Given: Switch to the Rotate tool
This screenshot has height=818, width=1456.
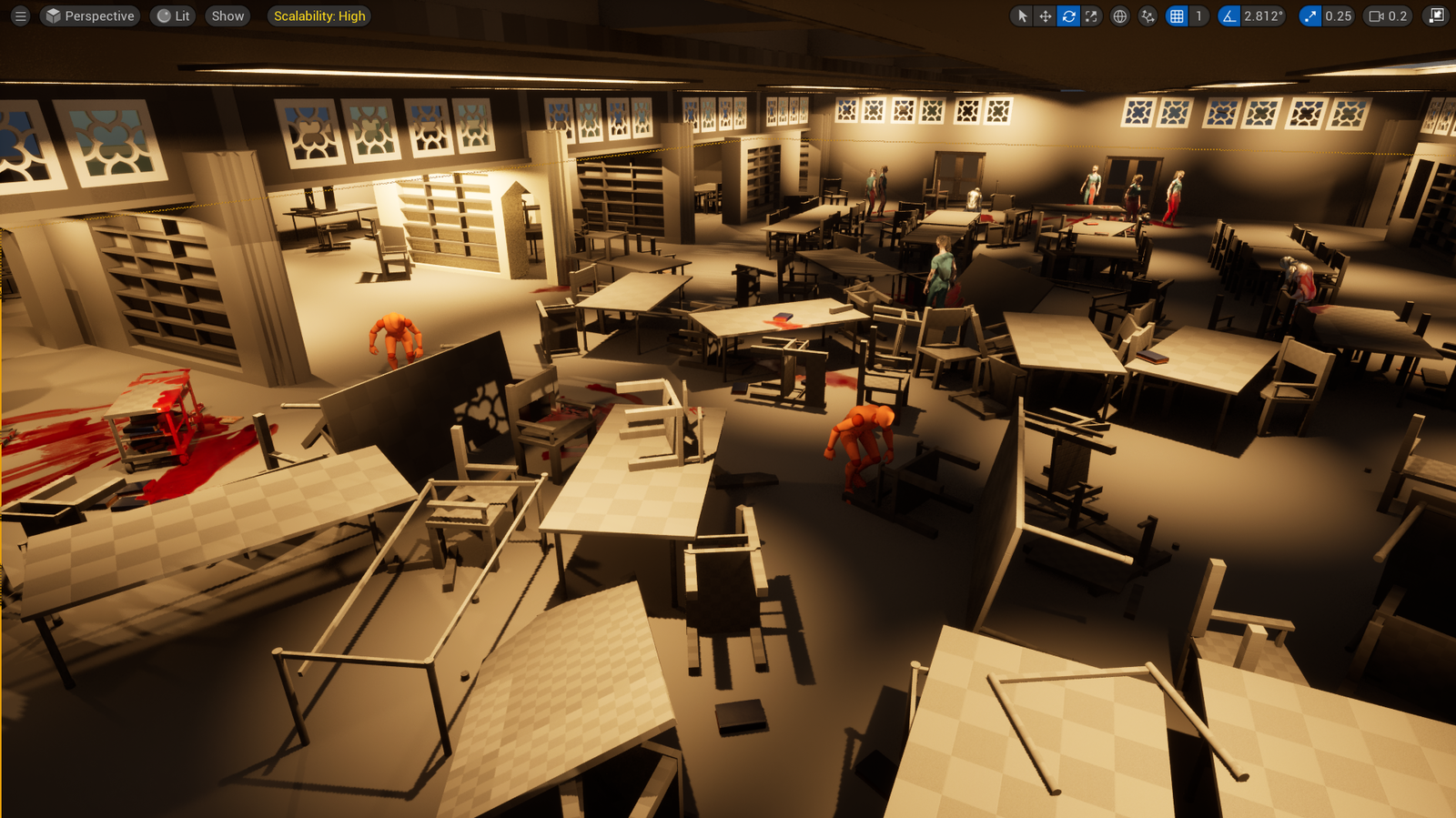Looking at the screenshot, I should [x=1068, y=15].
